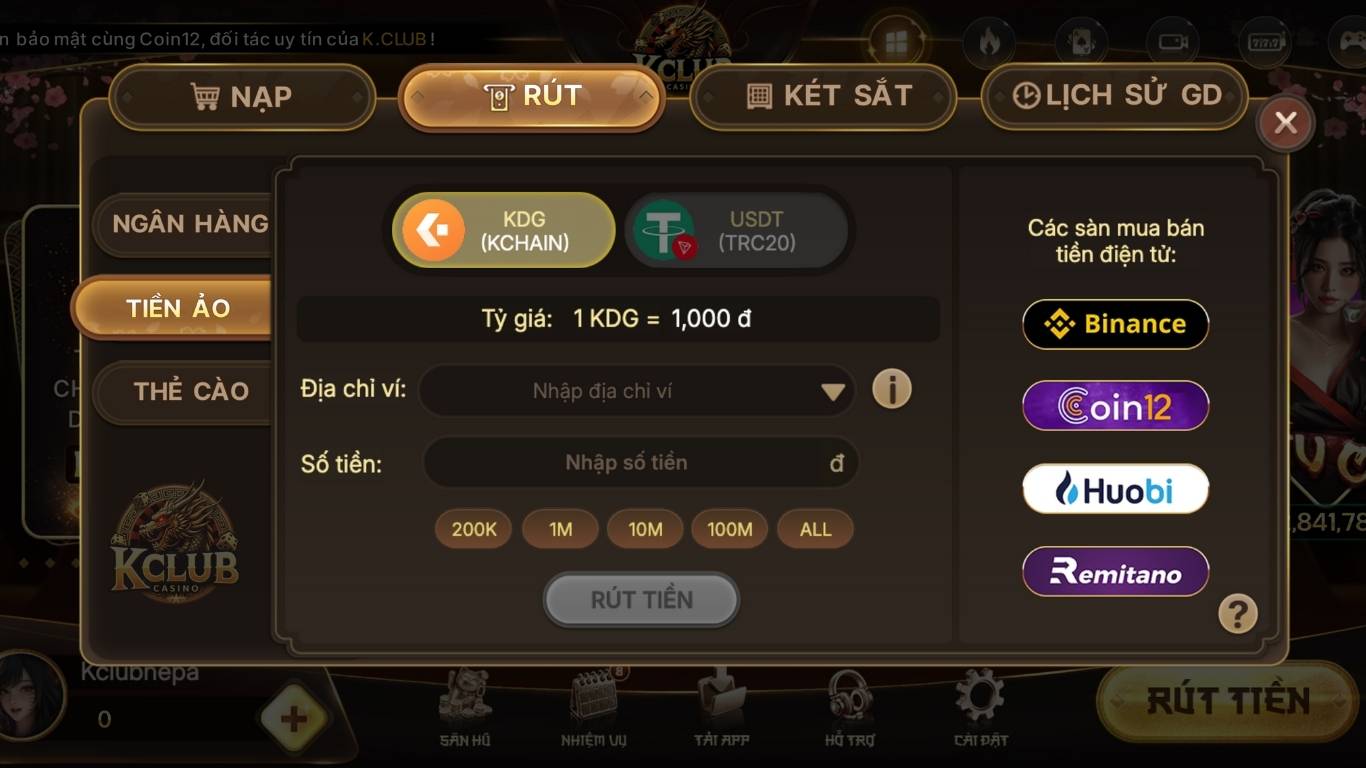Click the flame hot-games icon
This screenshot has width=1366, height=768.
pos(989,42)
